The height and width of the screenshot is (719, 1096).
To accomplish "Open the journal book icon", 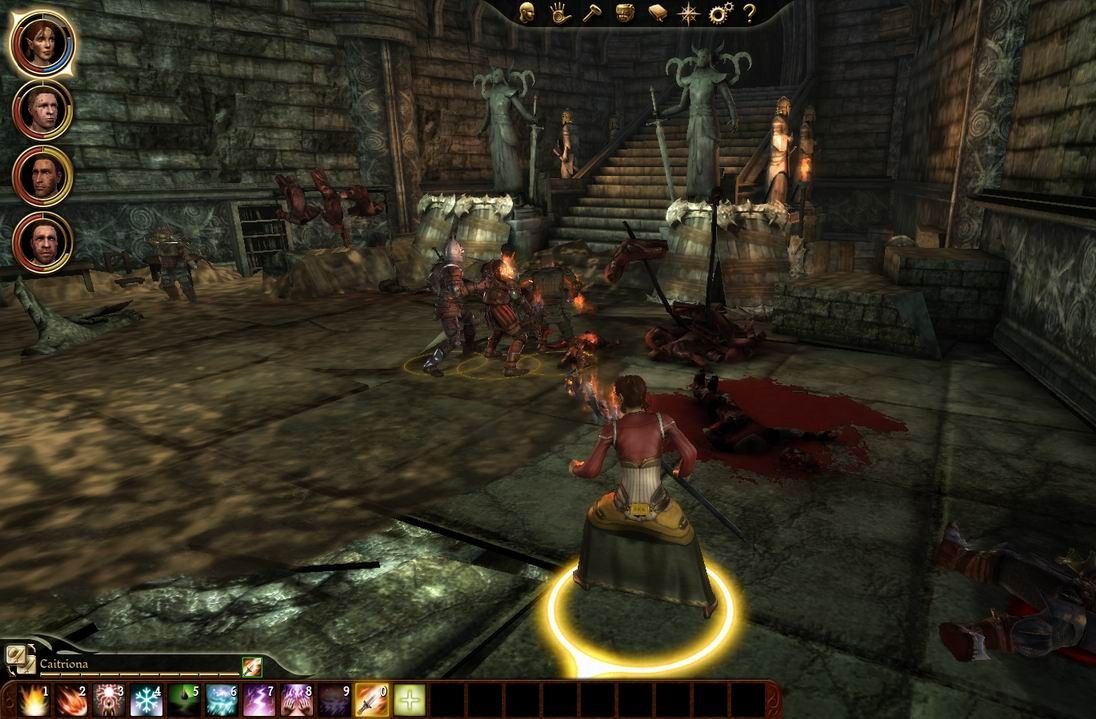I will [656, 13].
